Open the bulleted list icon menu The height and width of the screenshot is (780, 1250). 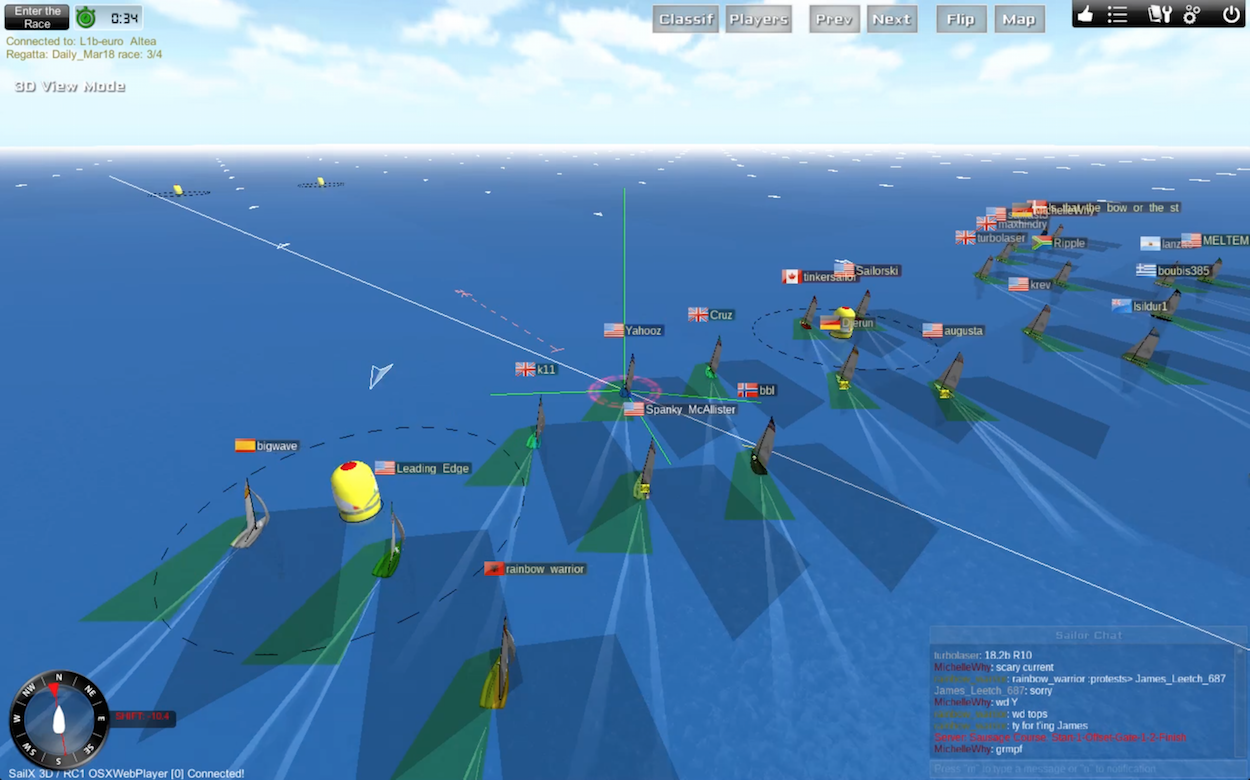pyautogui.click(x=1118, y=14)
